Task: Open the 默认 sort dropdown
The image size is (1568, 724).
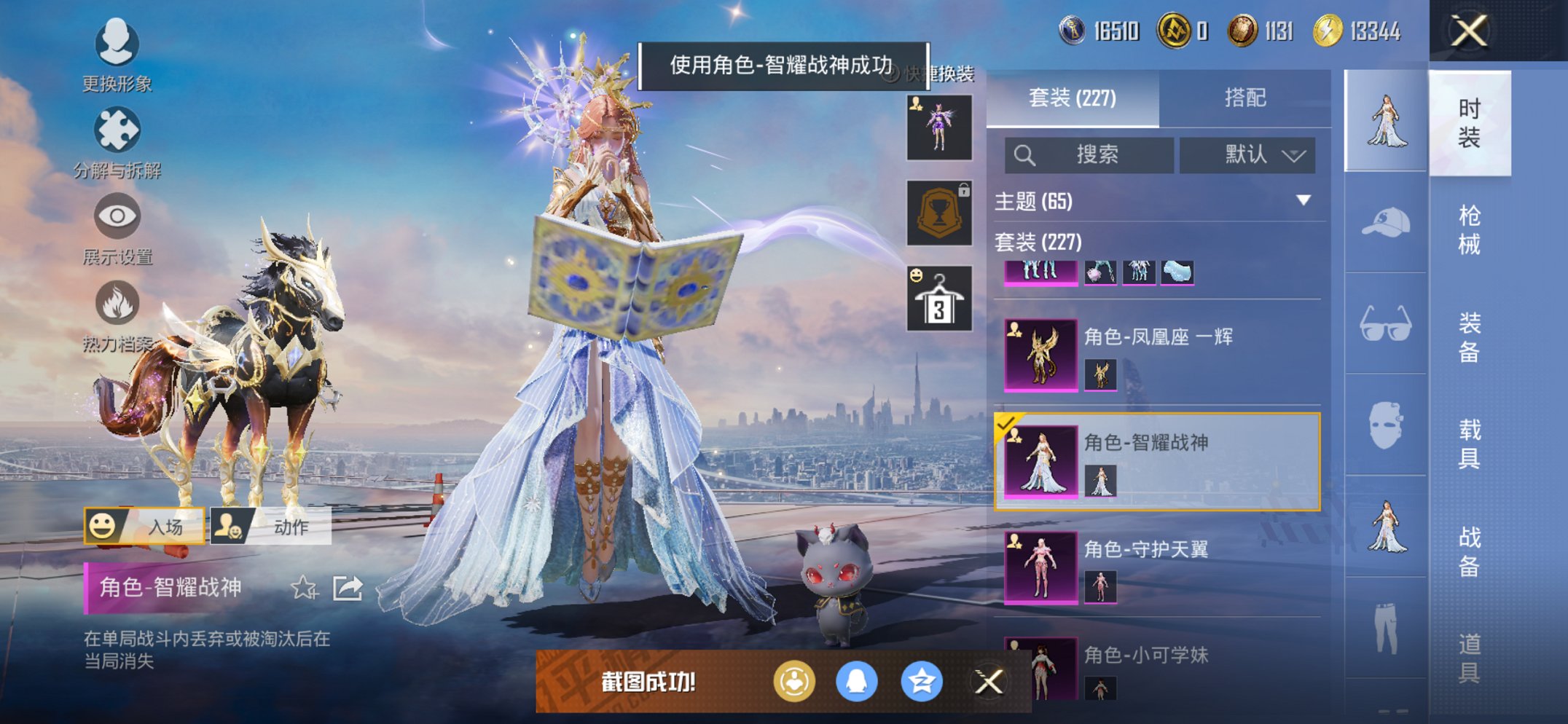Action: point(1247,155)
